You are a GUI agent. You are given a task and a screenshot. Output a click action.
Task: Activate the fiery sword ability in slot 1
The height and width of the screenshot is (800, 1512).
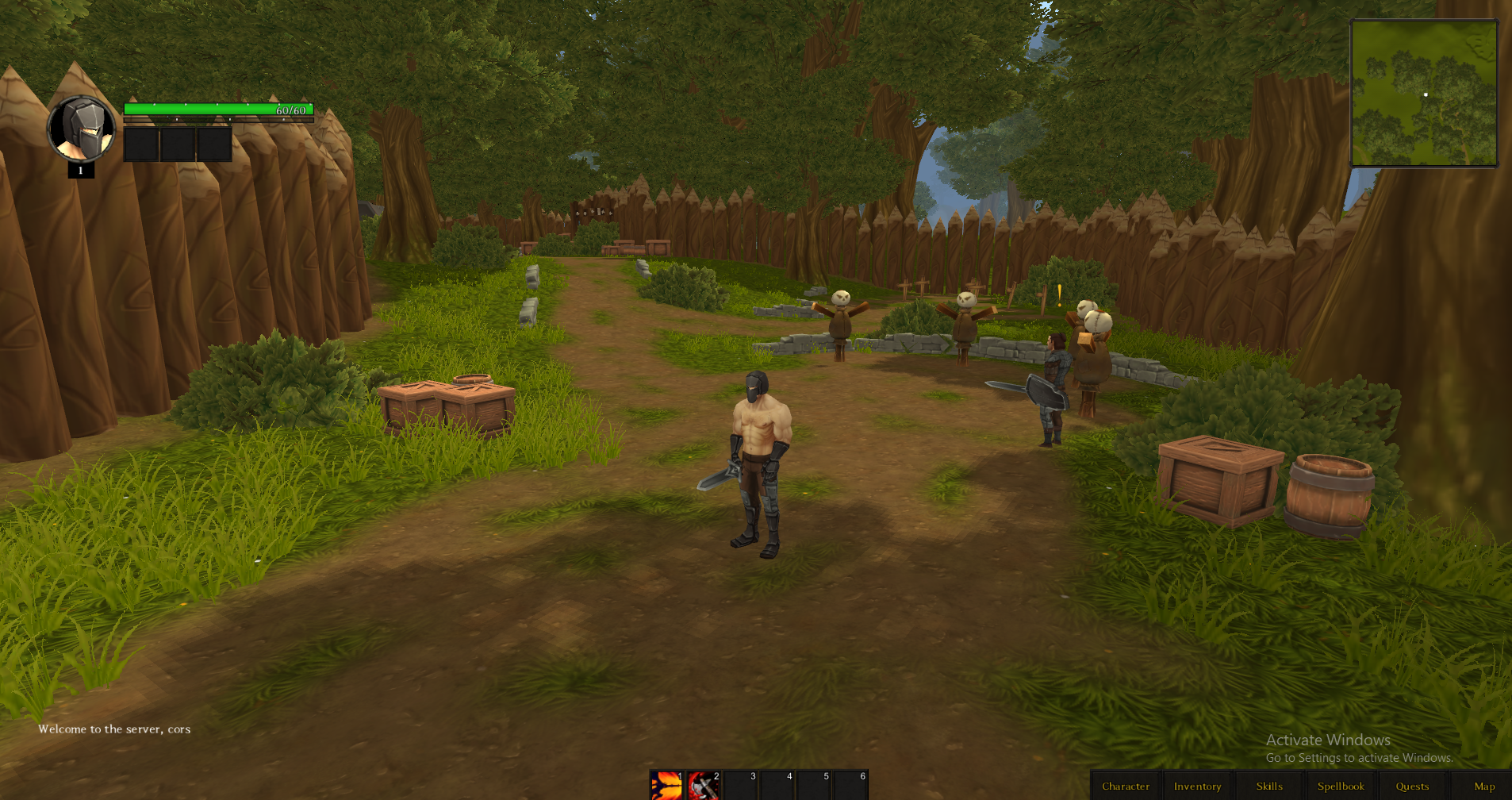click(x=666, y=785)
